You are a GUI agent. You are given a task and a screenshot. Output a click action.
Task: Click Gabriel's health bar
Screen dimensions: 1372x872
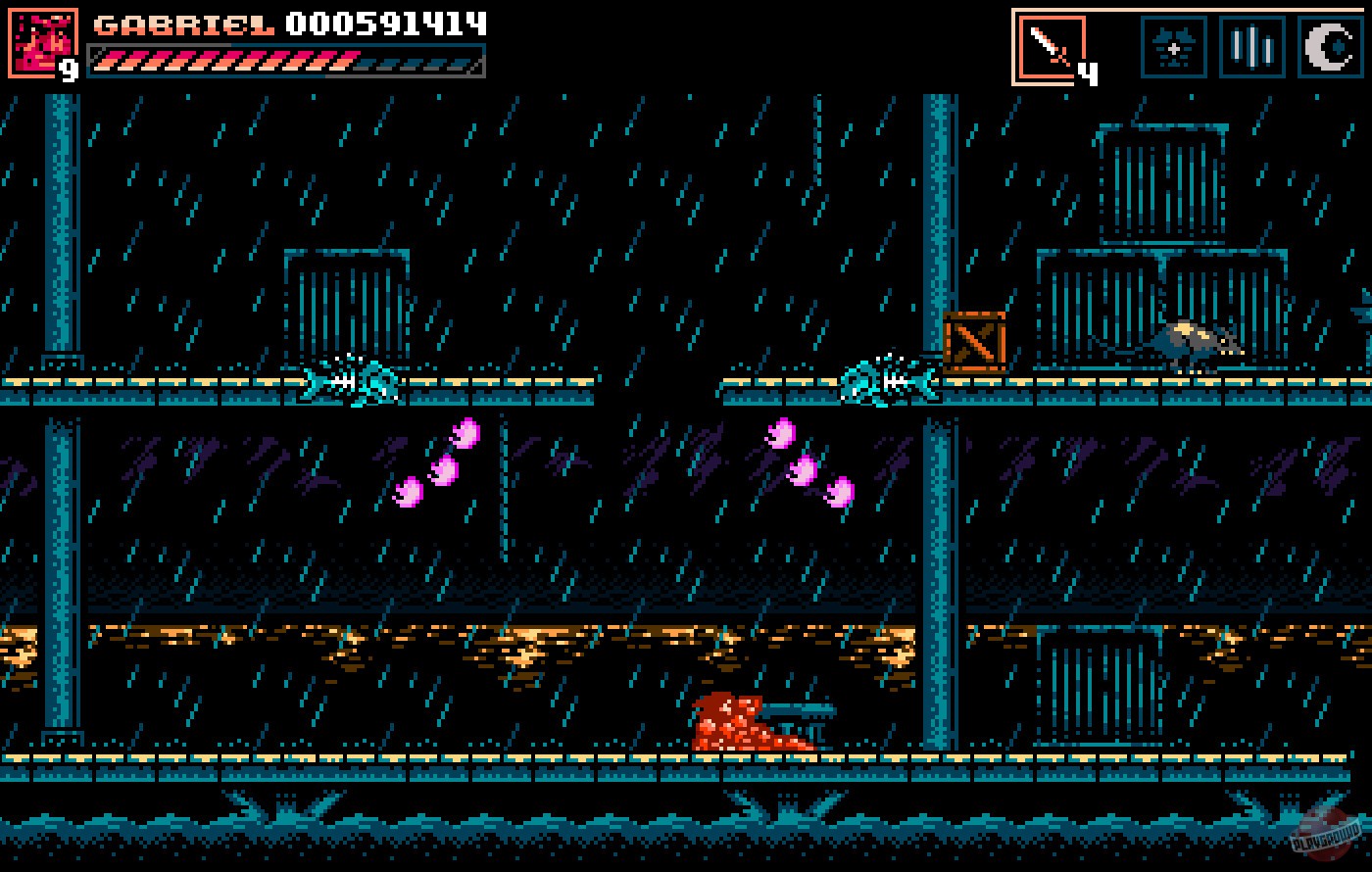tap(284, 62)
